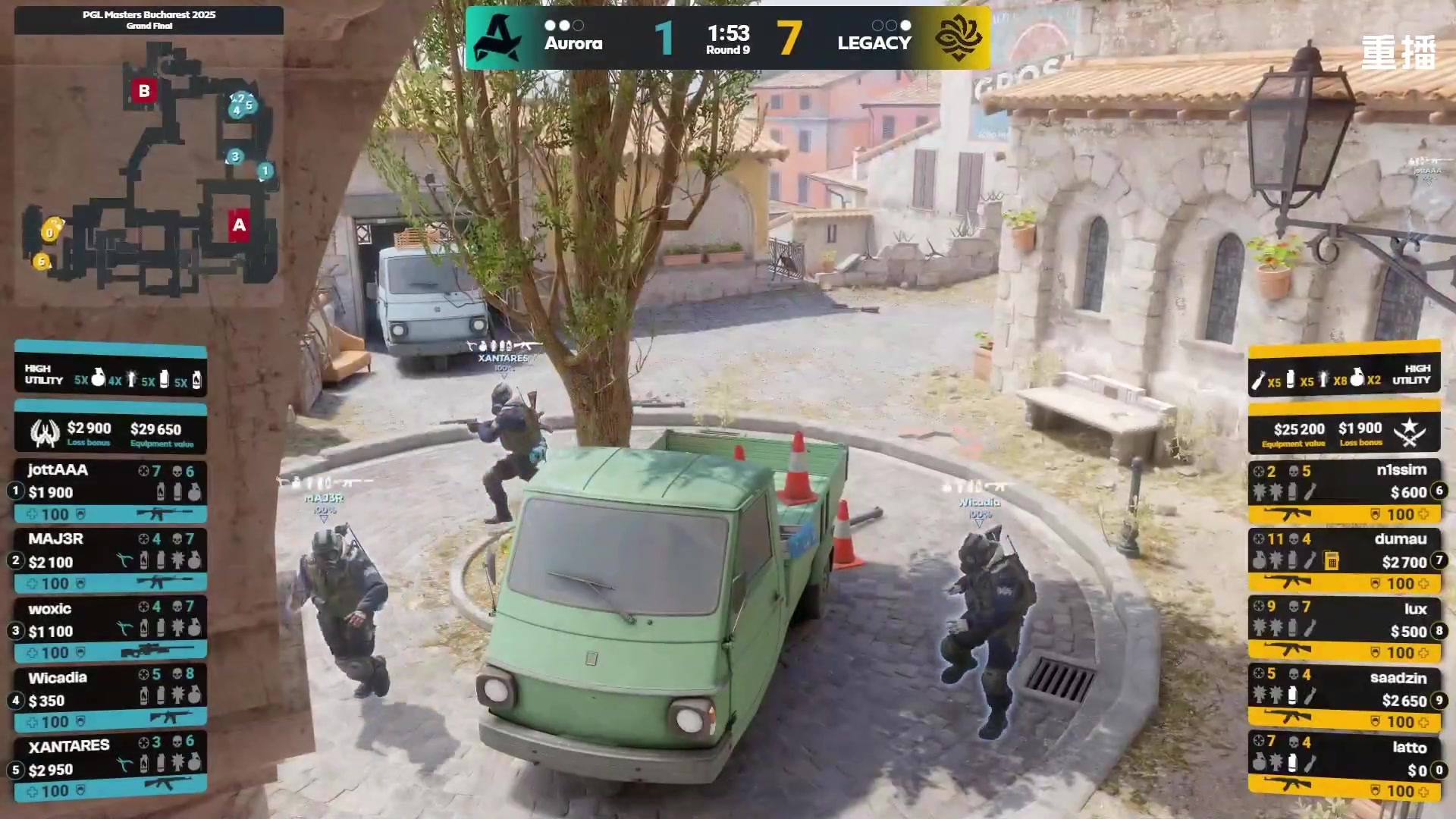The image size is (1456, 819).
Task: Select n1ssim in the Legacy roster
Action: coord(1344,491)
